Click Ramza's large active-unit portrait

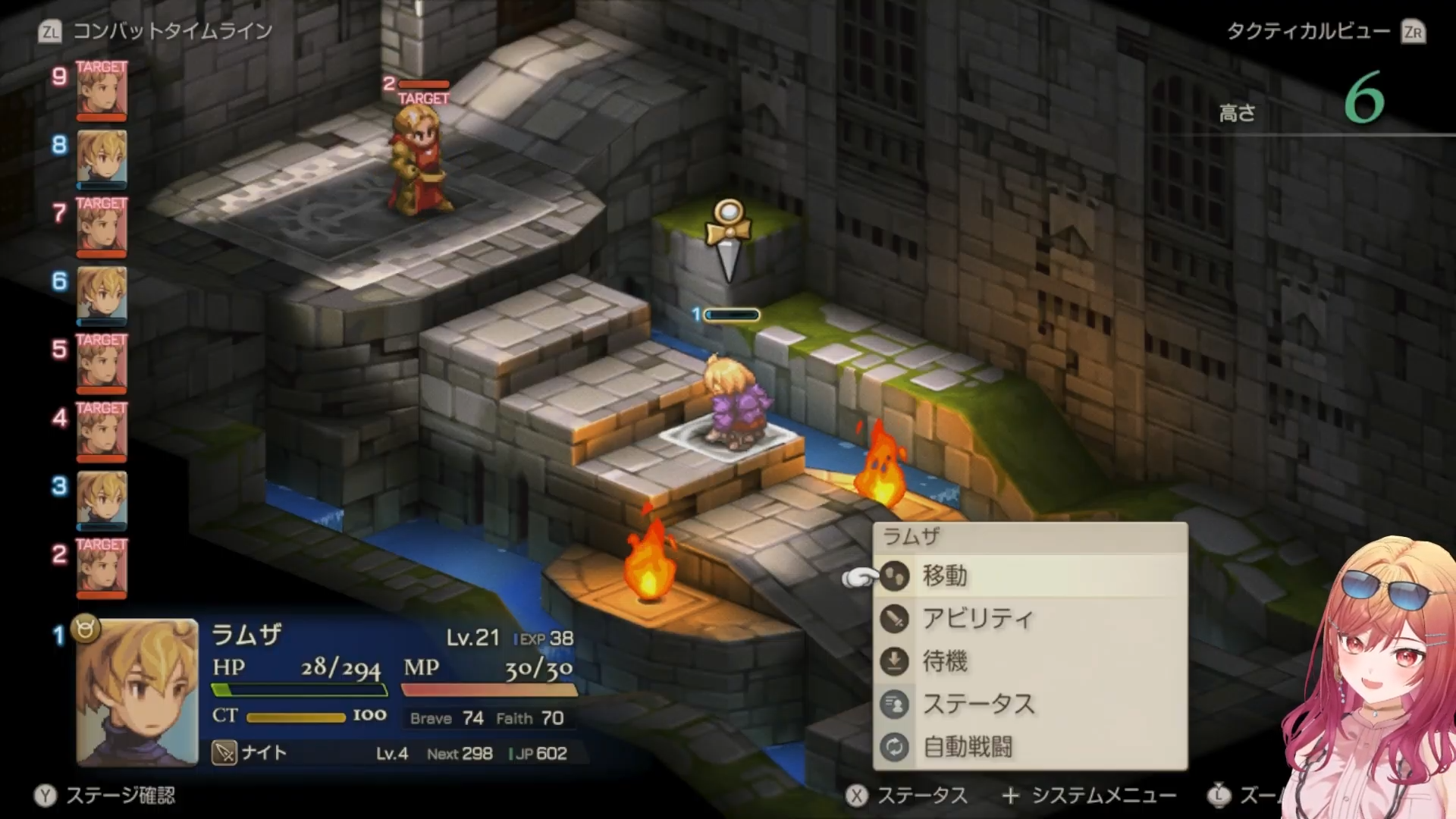pyautogui.click(x=137, y=692)
